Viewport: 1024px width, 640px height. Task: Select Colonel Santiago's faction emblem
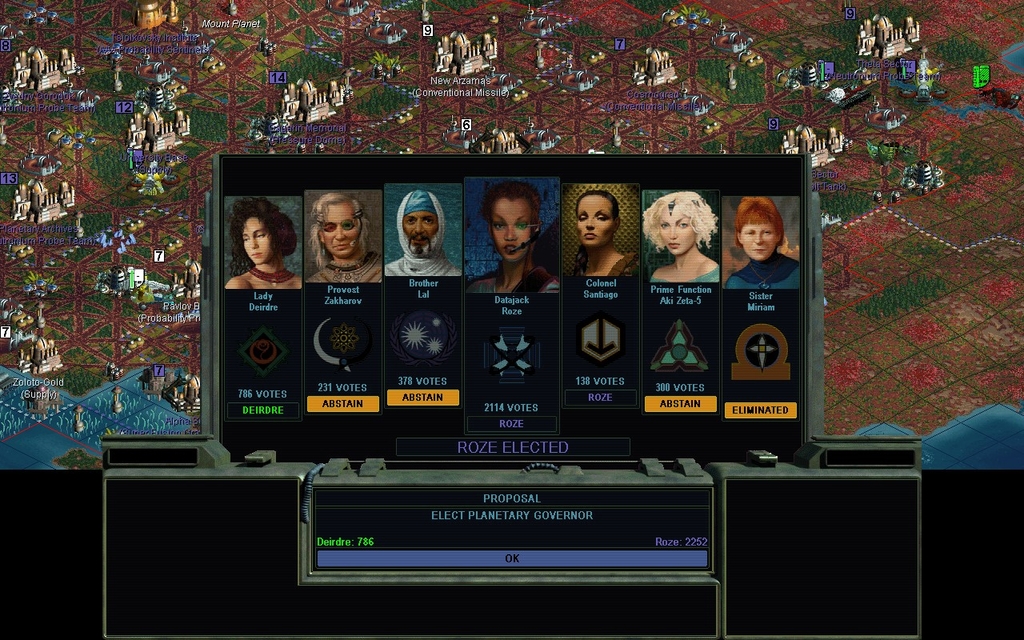600,340
